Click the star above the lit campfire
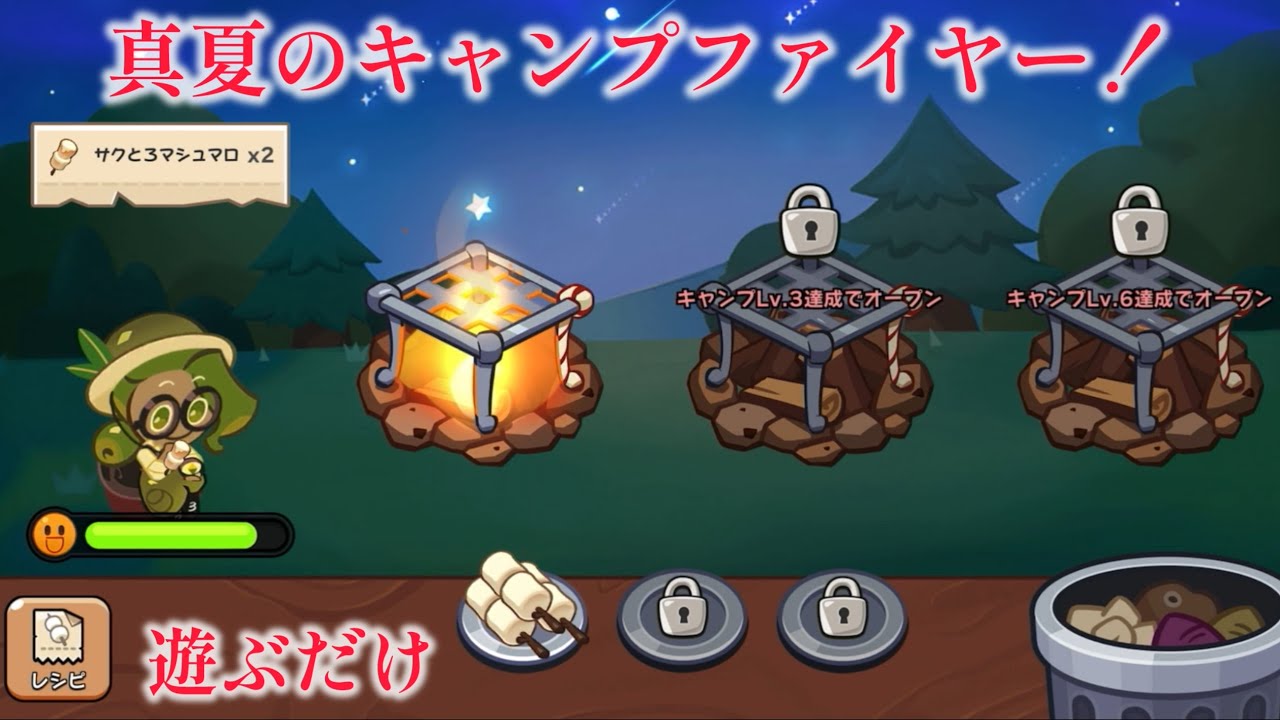1280x720 pixels. pos(479,205)
